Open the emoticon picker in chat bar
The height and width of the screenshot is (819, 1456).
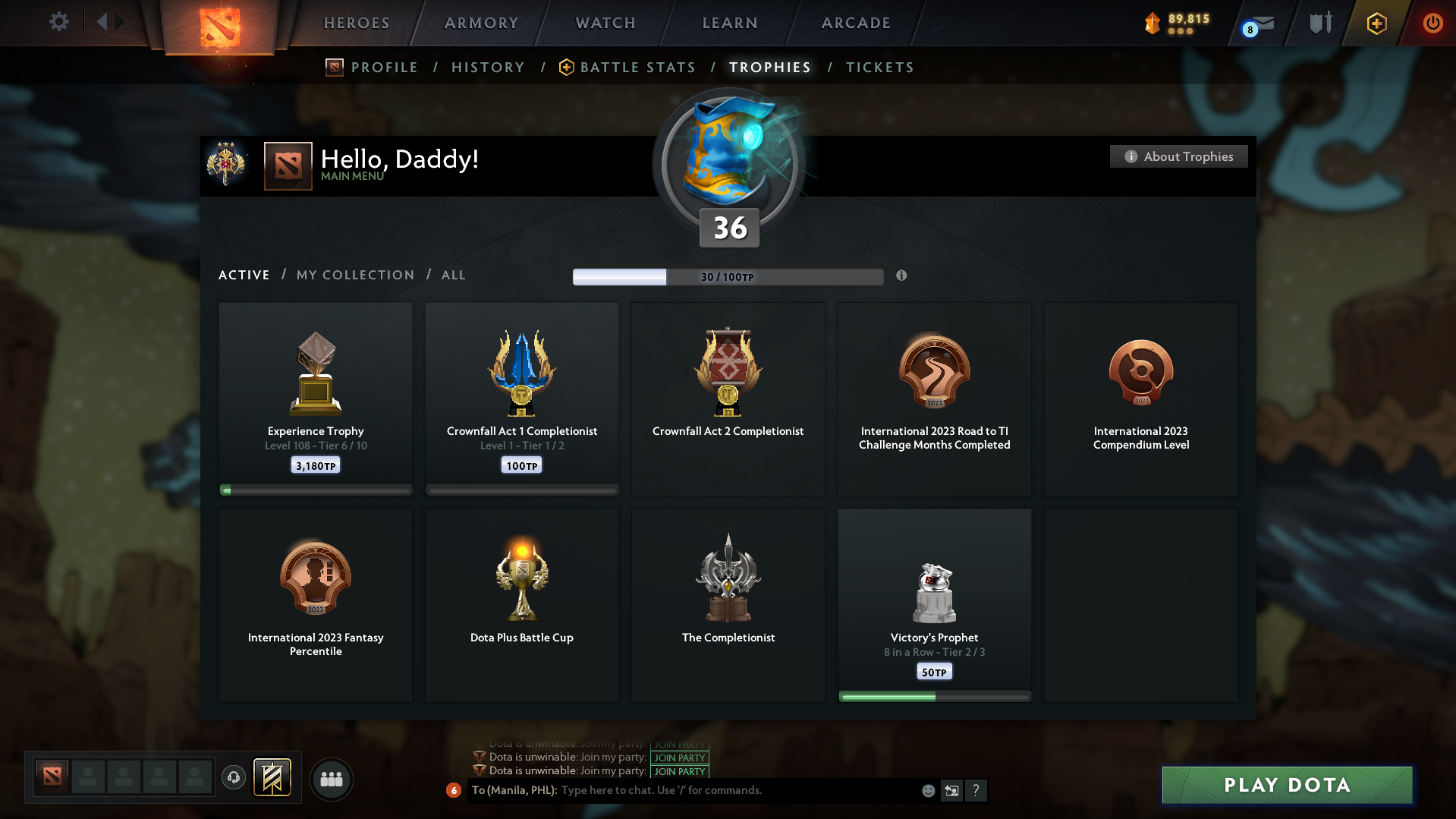click(x=927, y=790)
